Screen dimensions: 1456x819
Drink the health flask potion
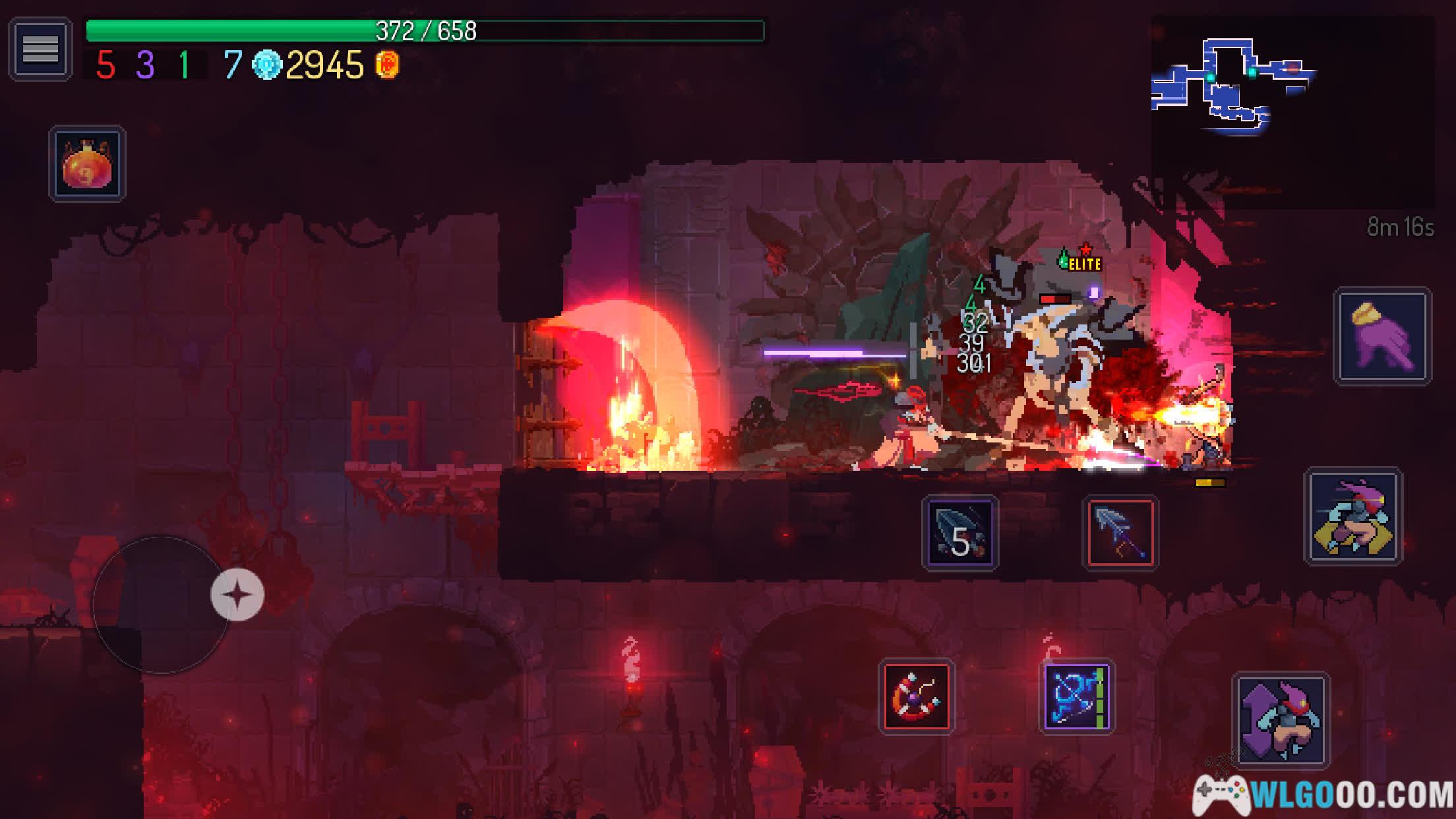87,164
